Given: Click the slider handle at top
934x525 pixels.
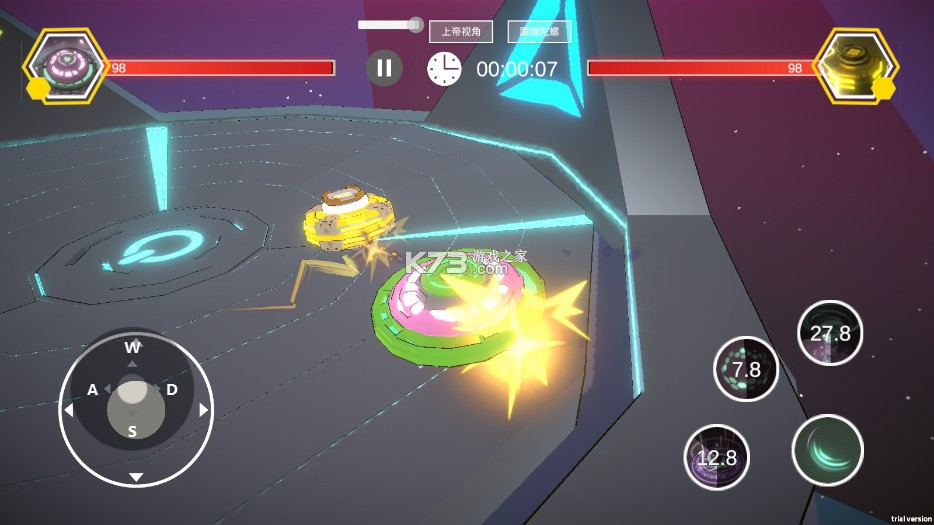Looking at the screenshot, I should pos(415,25).
